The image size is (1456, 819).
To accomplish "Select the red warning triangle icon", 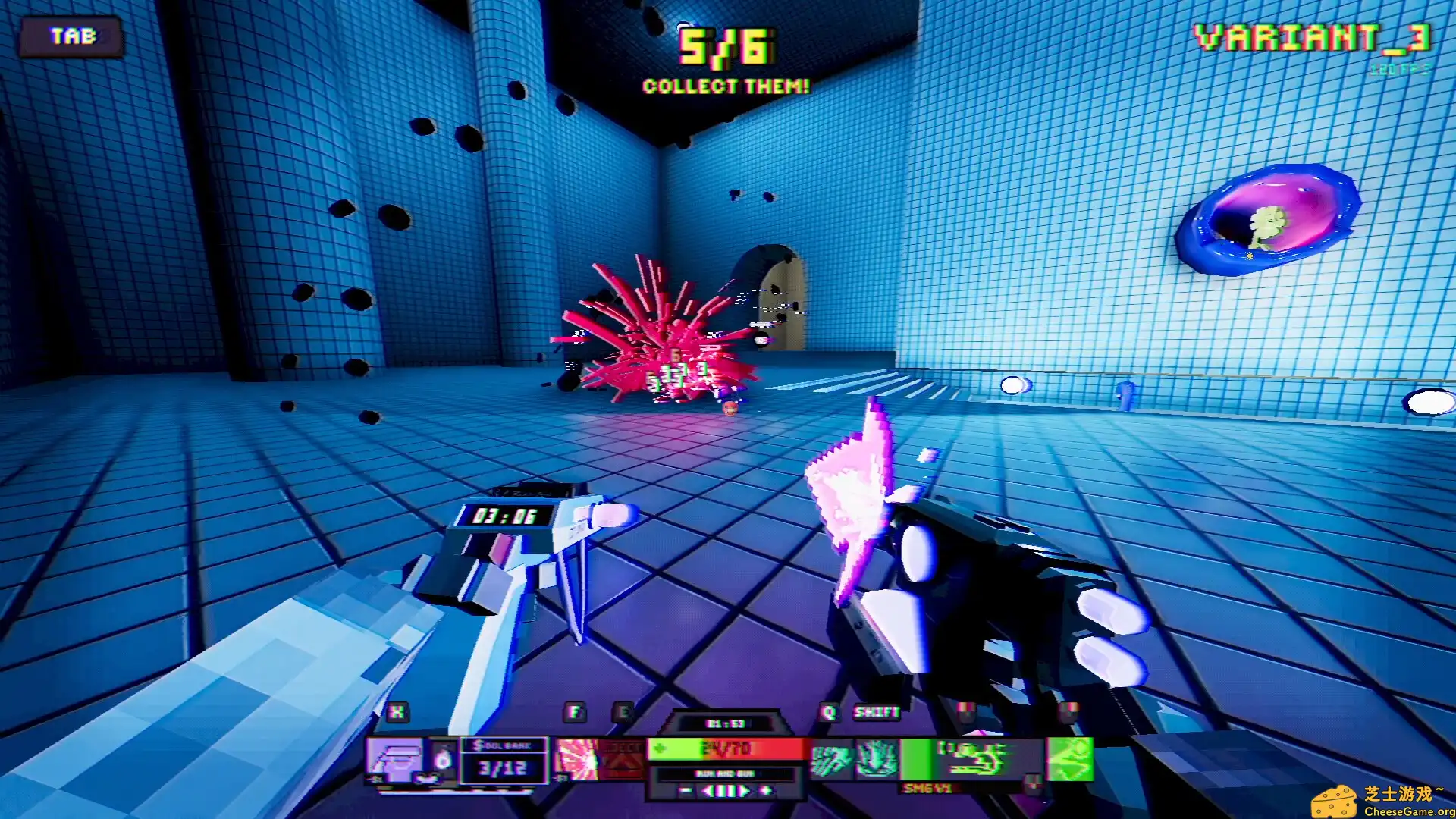I will [x=623, y=758].
